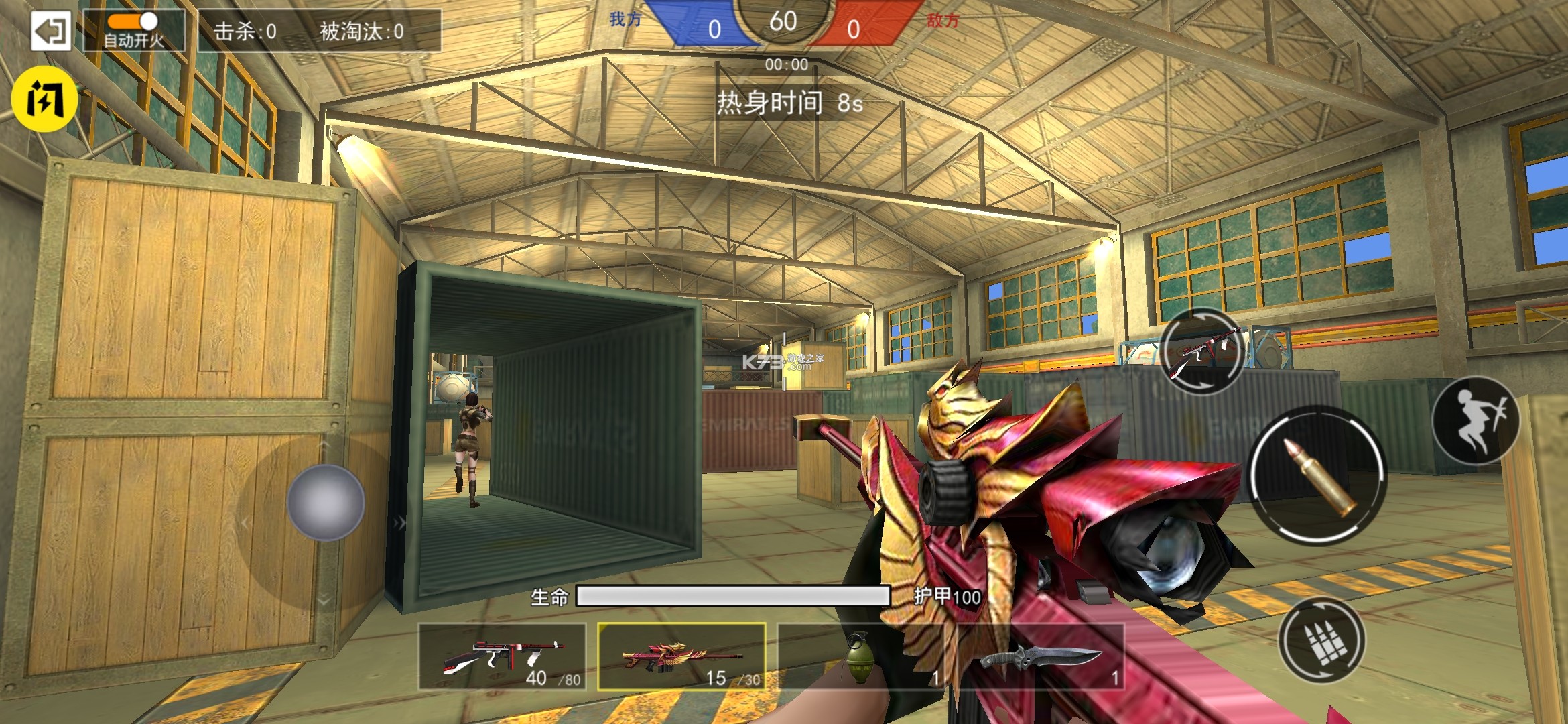The height and width of the screenshot is (724, 1568).
Task: Toggle the 自动开火 auto-fire switch
Action: 133,23
